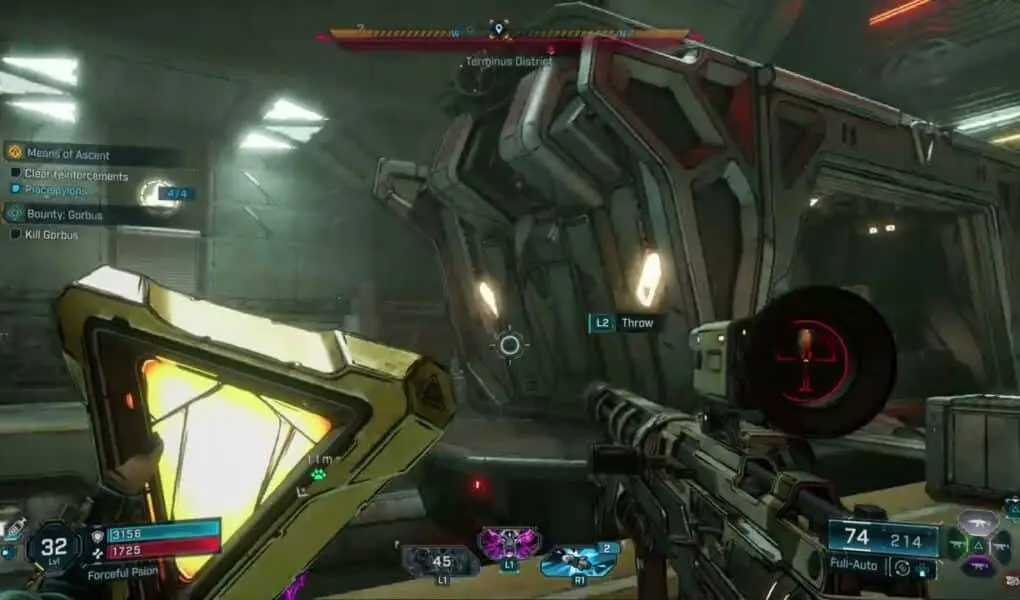Click the Forceful Psion status label
The height and width of the screenshot is (600, 1020).
coord(122,574)
